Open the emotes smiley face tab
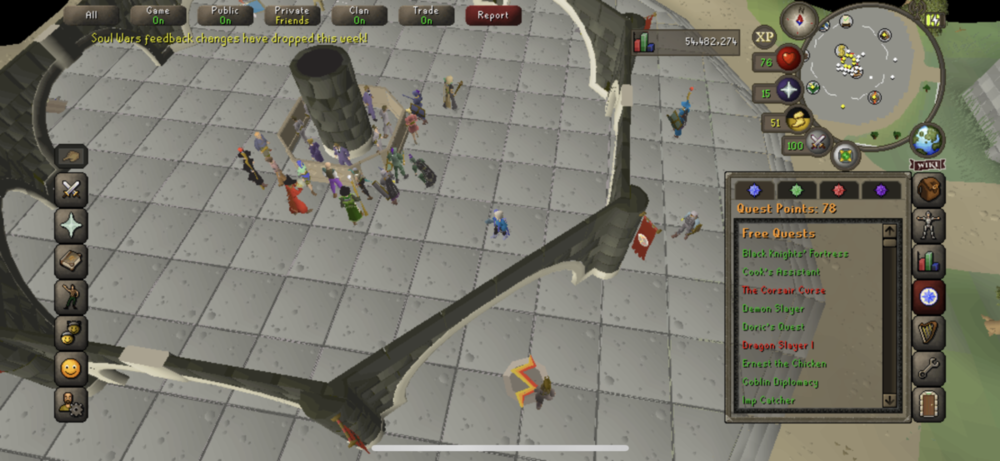This screenshot has height=461, width=1000. 72,368
